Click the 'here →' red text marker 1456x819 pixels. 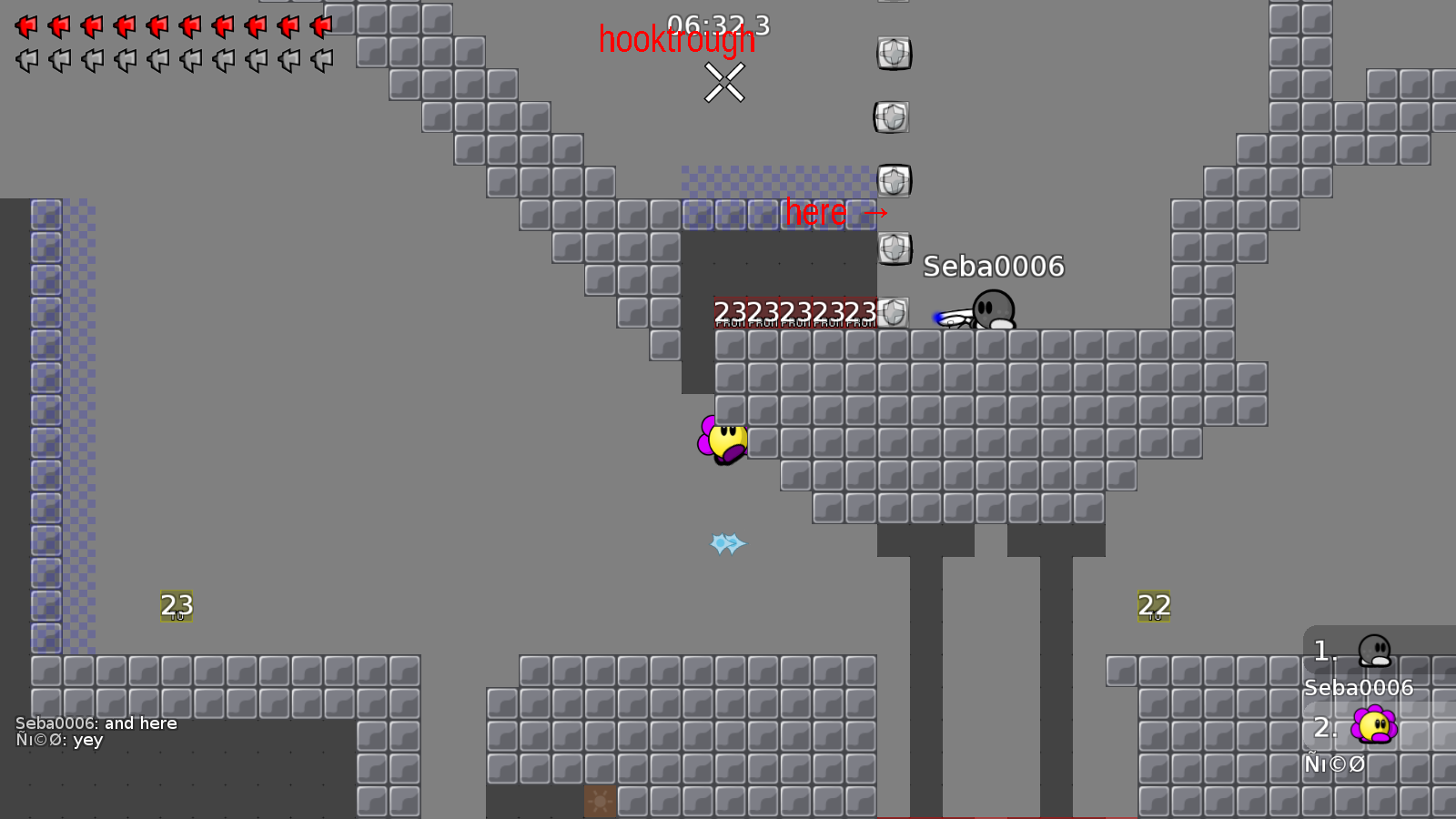click(x=835, y=213)
